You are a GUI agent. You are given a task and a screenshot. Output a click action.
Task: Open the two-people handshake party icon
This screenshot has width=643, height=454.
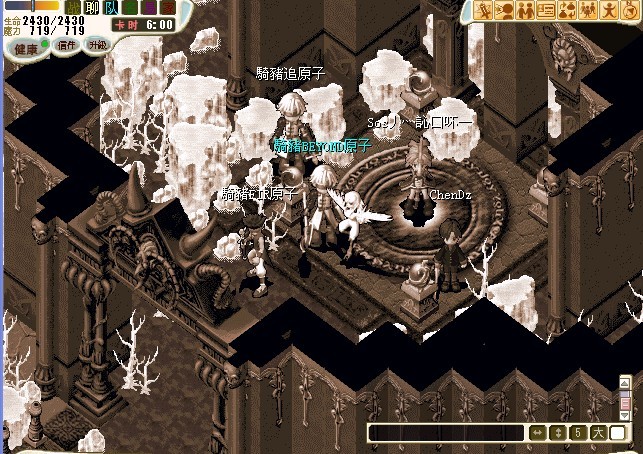coord(526,10)
